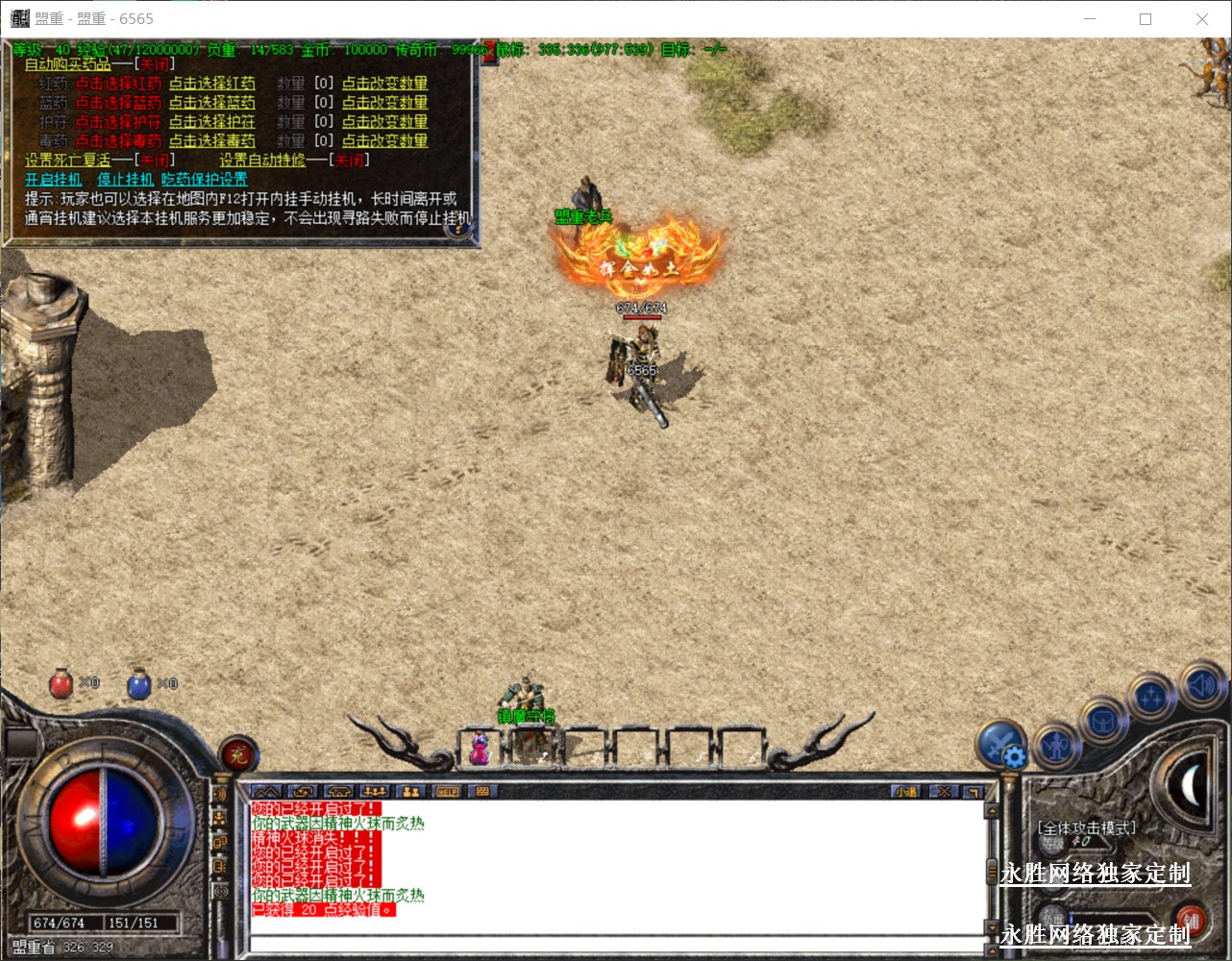Open 吃药保护设置 potion protection settings
The height and width of the screenshot is (961, 1232).
[x=205, y=180]
